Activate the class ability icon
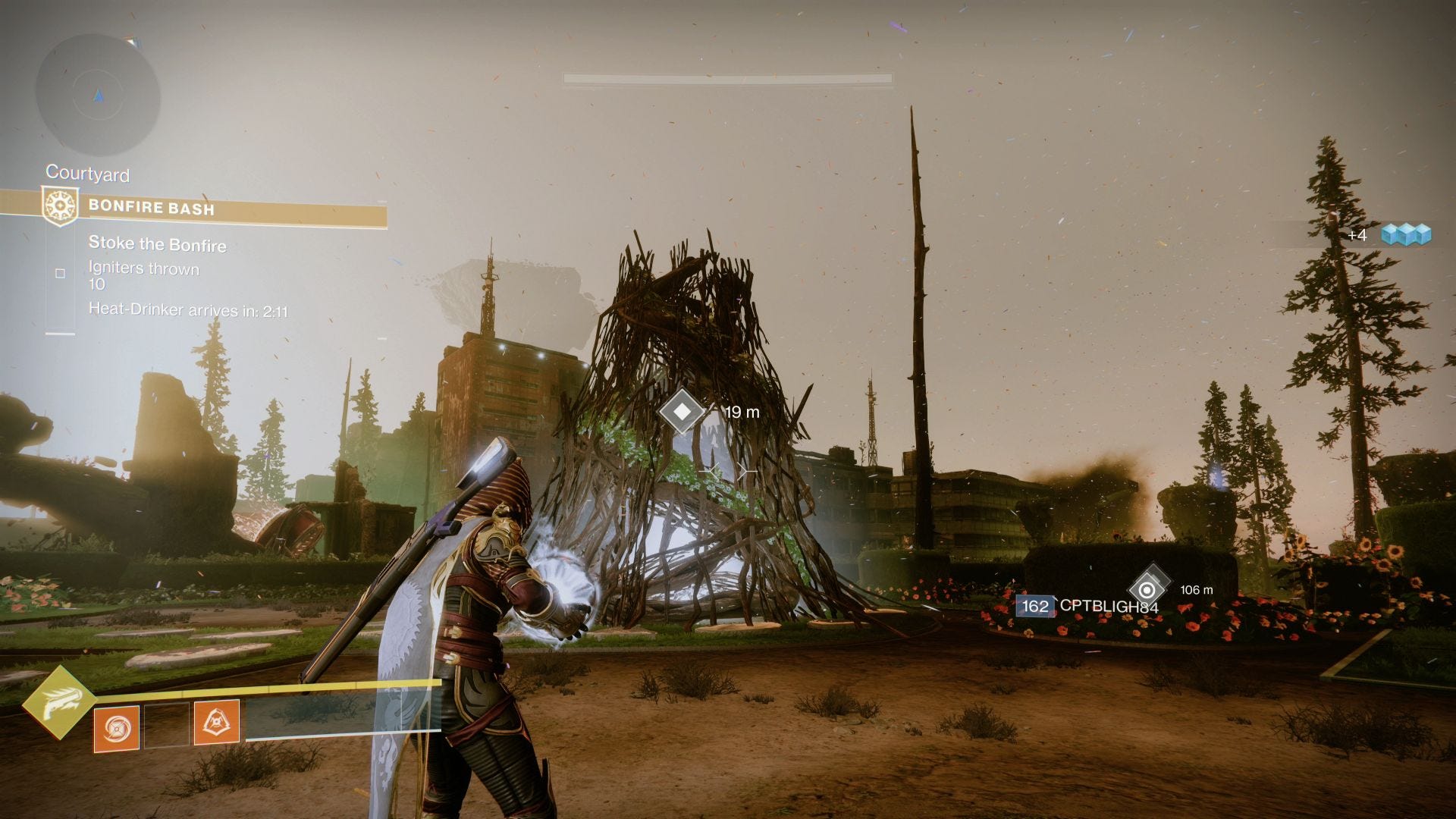Image resolution: width=1456 pixels, height=819 pixels. pyautogui.click(x=115, y=727)
